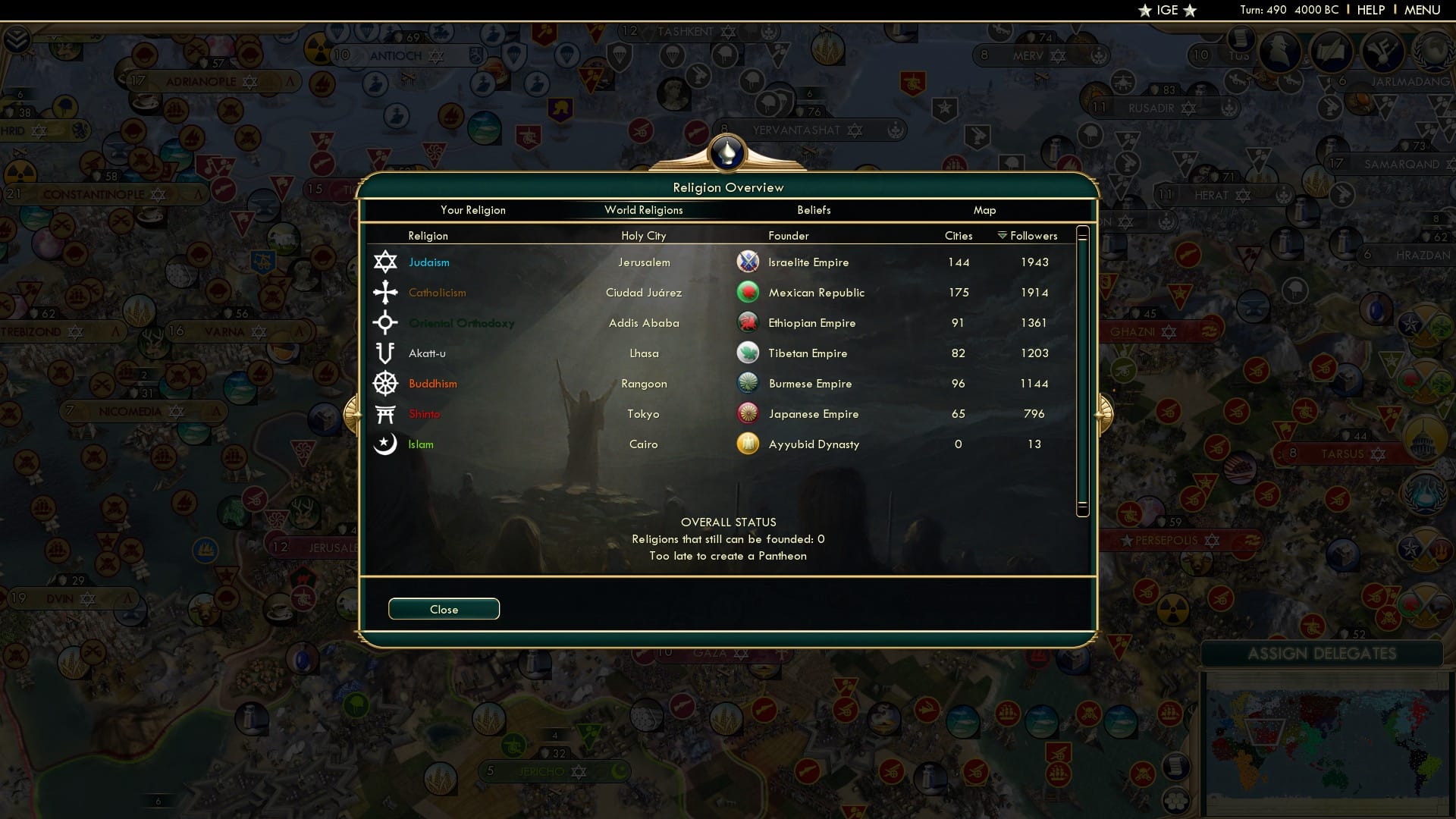The image size is (1456, 819).
Task: Toggle the Followers column sort order
Action: coord(1028,236)
